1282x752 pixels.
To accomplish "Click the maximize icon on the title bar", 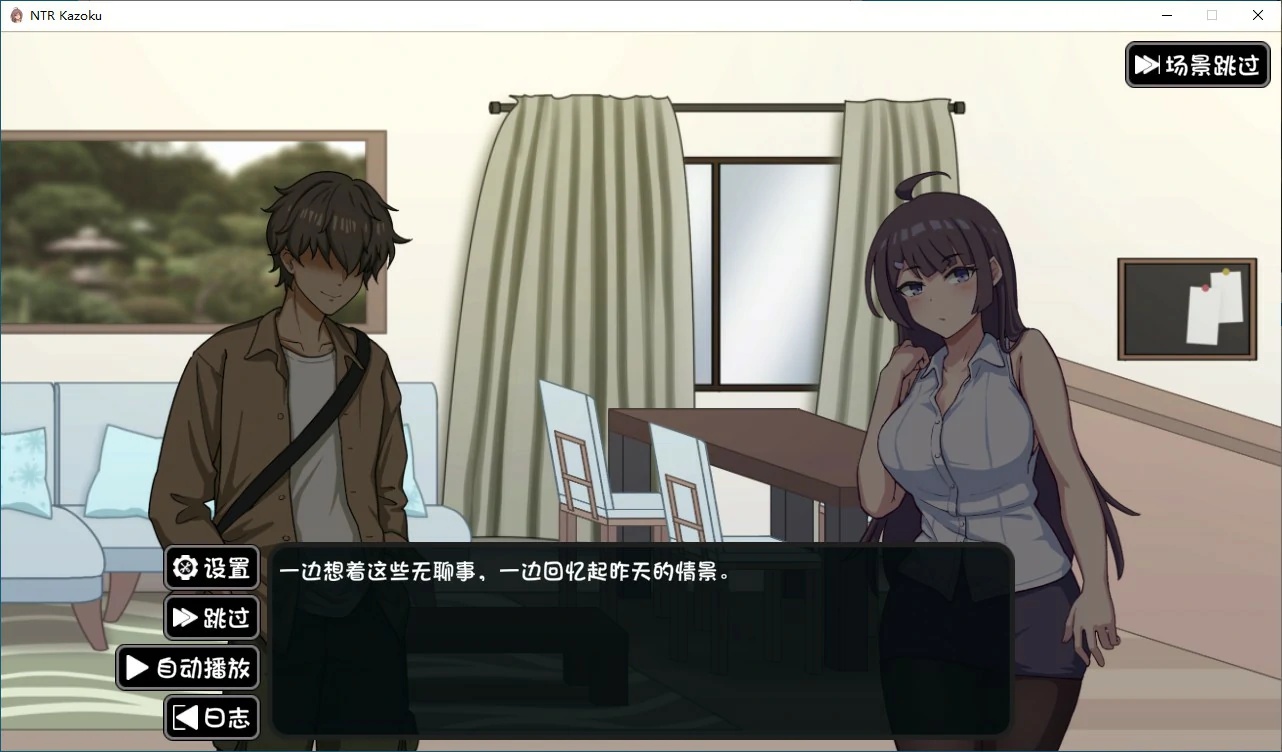I will click(x=1212, y=15).
